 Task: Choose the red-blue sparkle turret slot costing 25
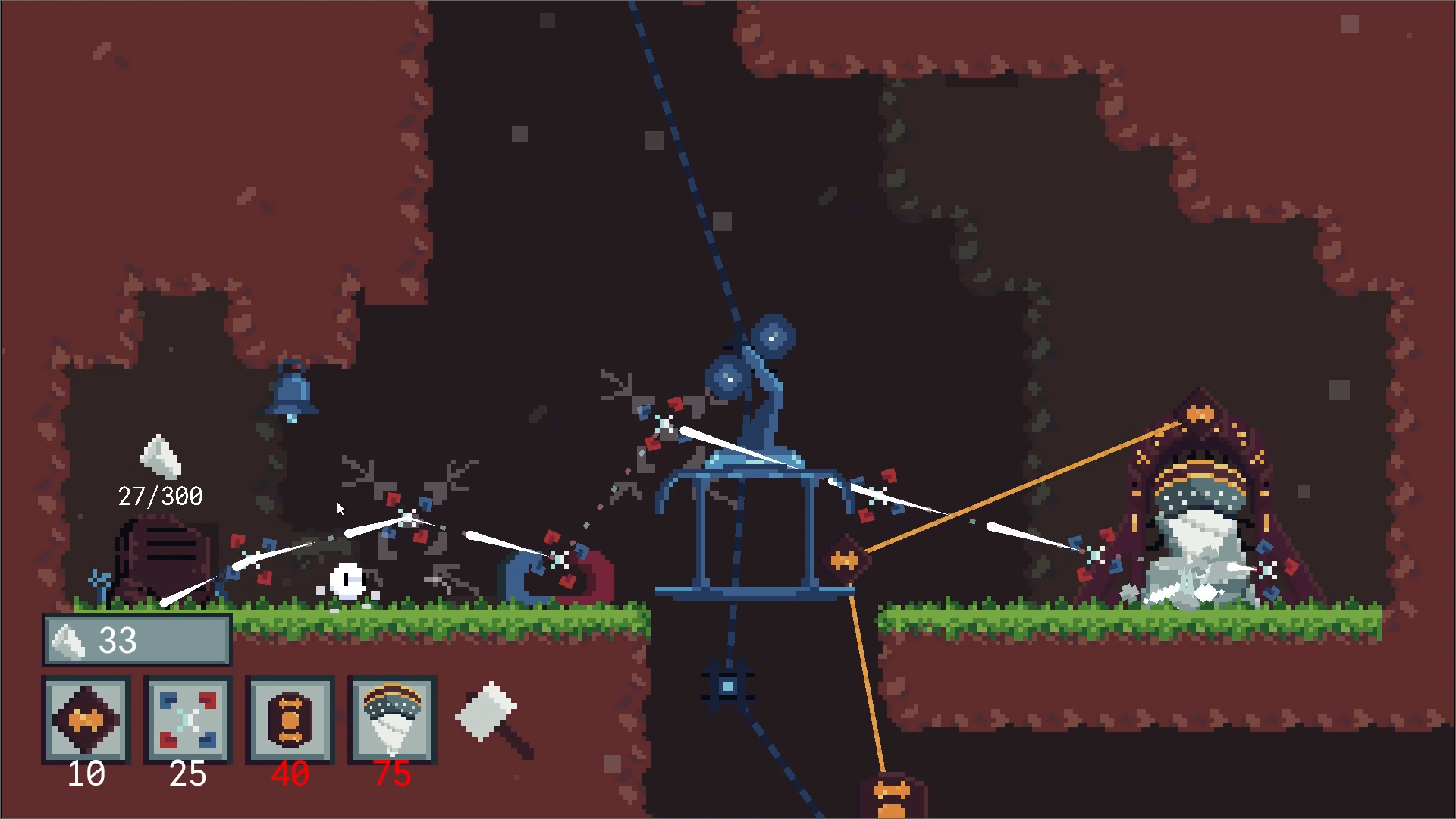[x=188, y=719]
